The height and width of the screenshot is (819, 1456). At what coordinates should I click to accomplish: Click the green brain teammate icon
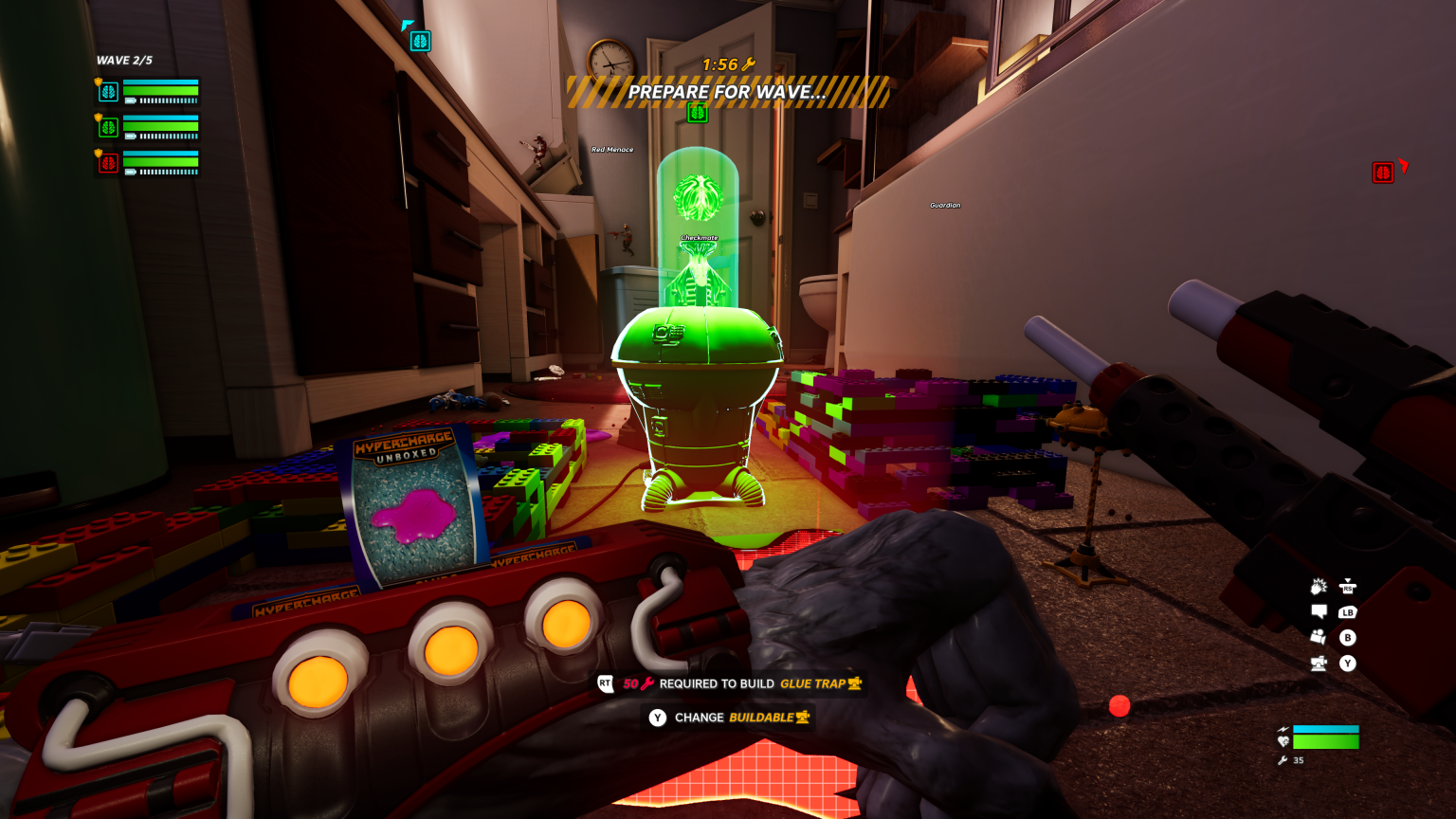pyautogui.click(x=108, y=125)
